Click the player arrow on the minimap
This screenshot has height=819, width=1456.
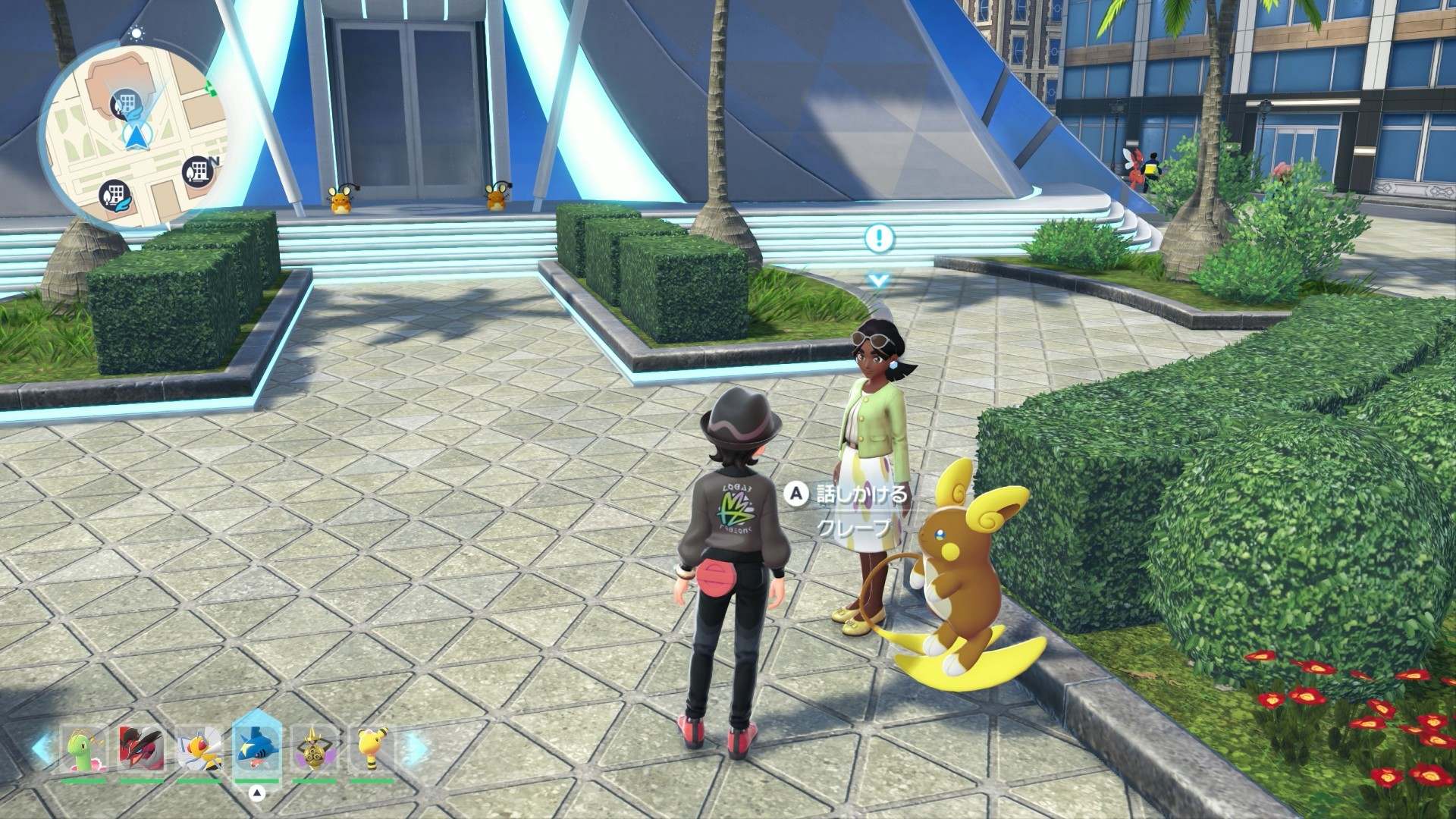pos(136,136)
